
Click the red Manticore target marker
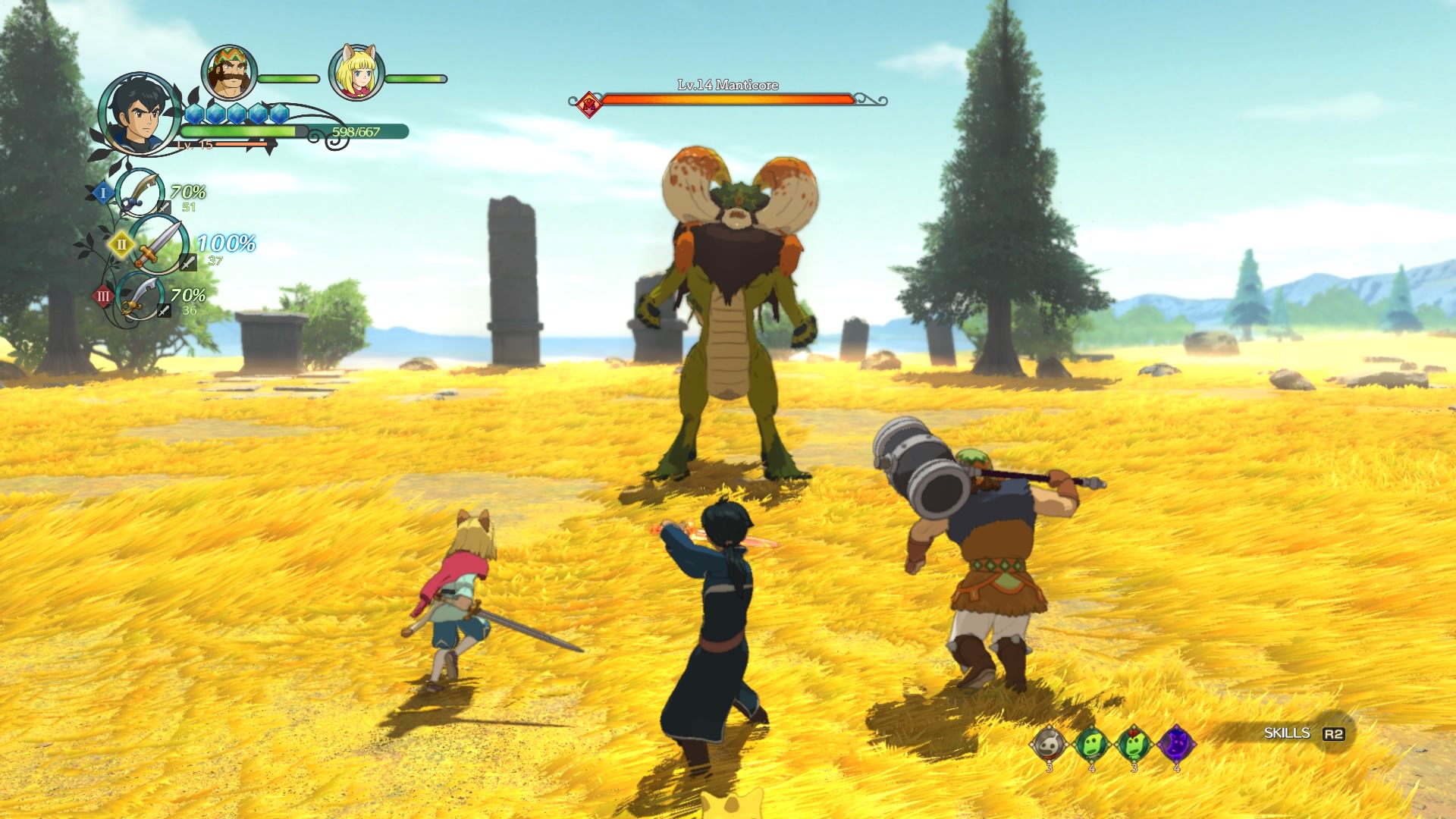pyautogui.click(x=589, y=104)
